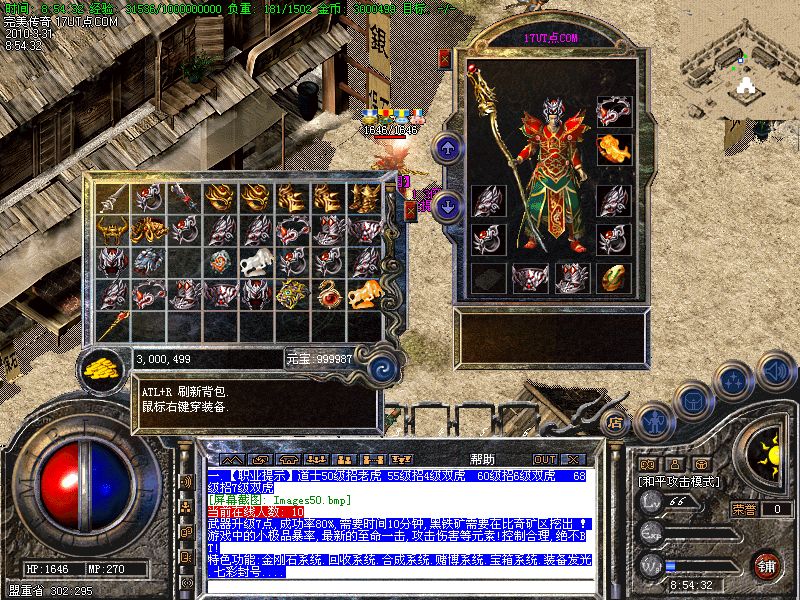Click the 和平攻击模式 attack mode label
This screenshot has width=800, height=600.
pyautogui.click(x=681, y=481)
